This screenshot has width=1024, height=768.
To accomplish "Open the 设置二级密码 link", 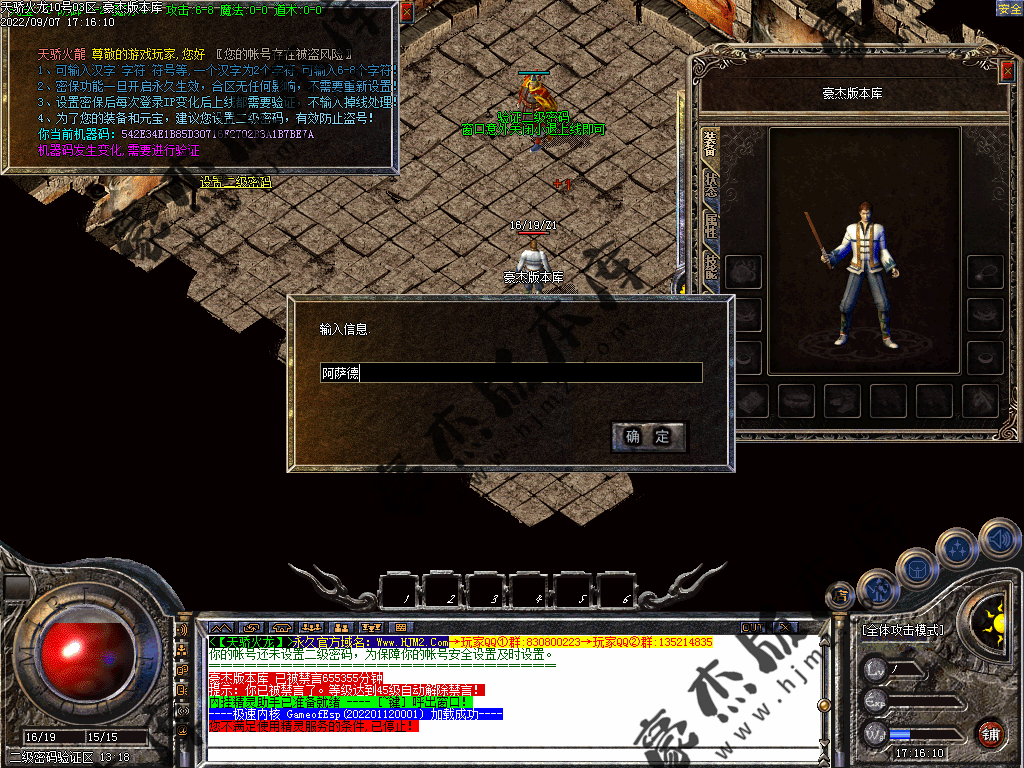I will tap(235, 182).
